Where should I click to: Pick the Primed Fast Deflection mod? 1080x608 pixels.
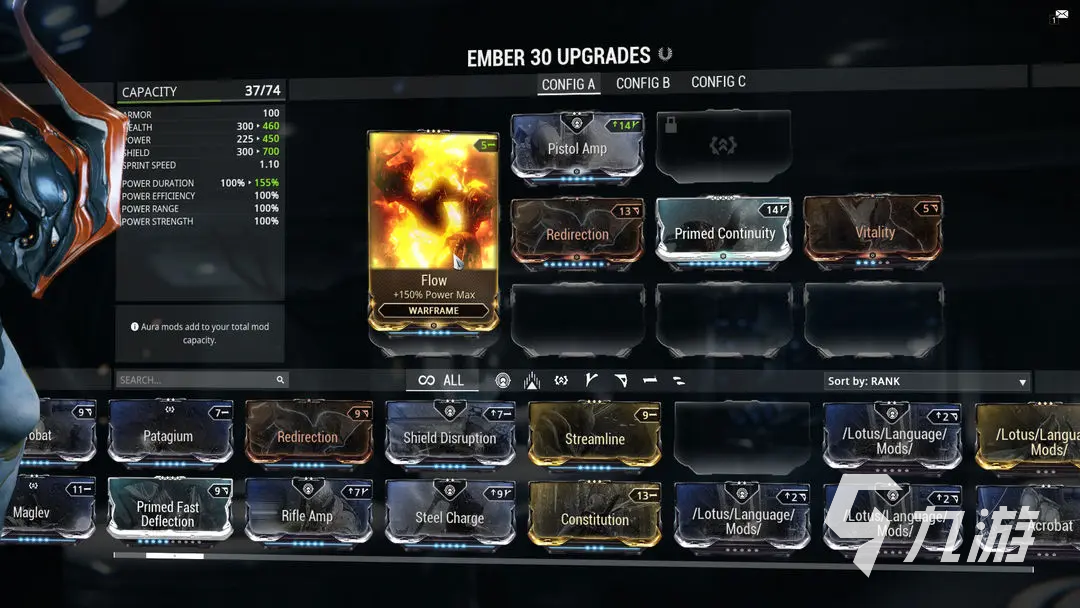point(168,513)
